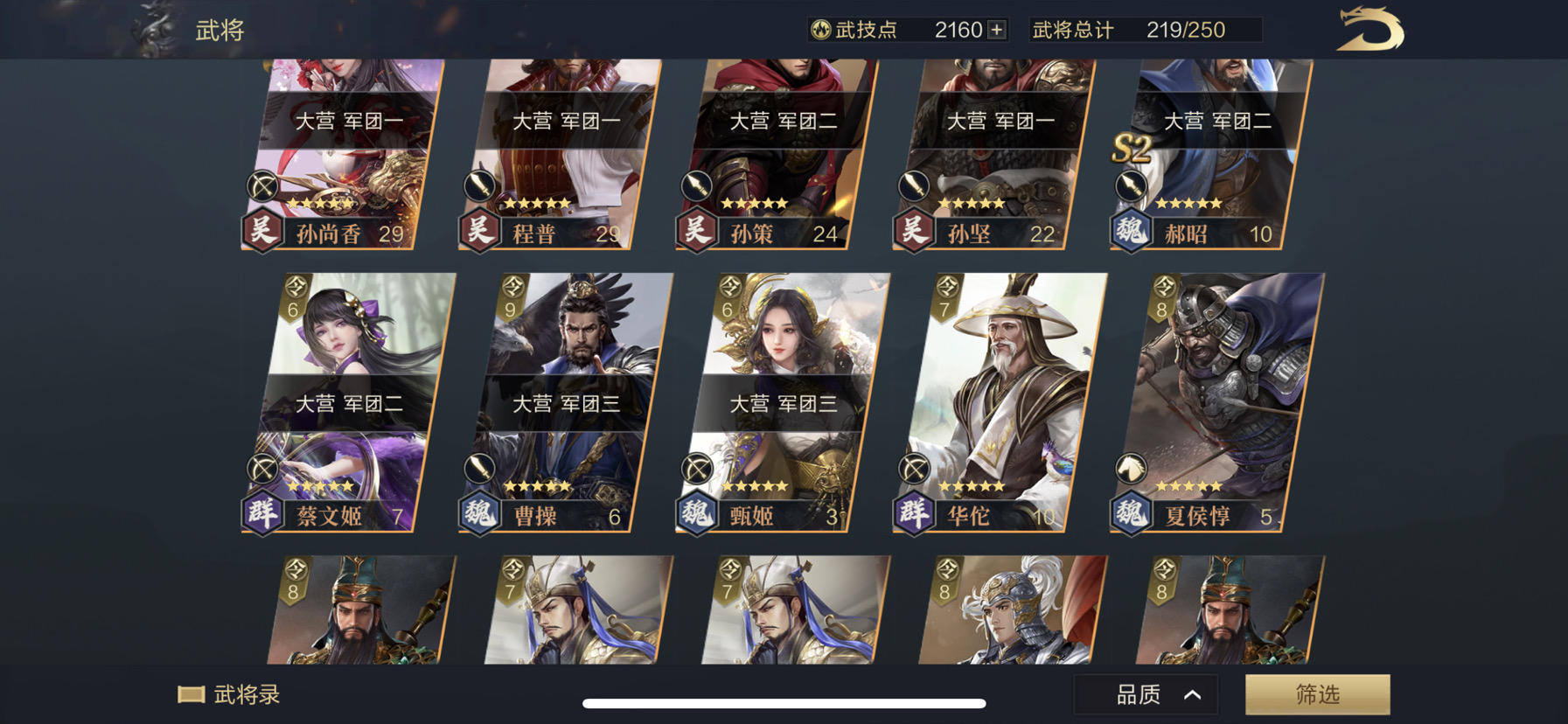Select the 魏 faction emblem on 甄姬's card
1568x724 pixels.
point(695,515)
